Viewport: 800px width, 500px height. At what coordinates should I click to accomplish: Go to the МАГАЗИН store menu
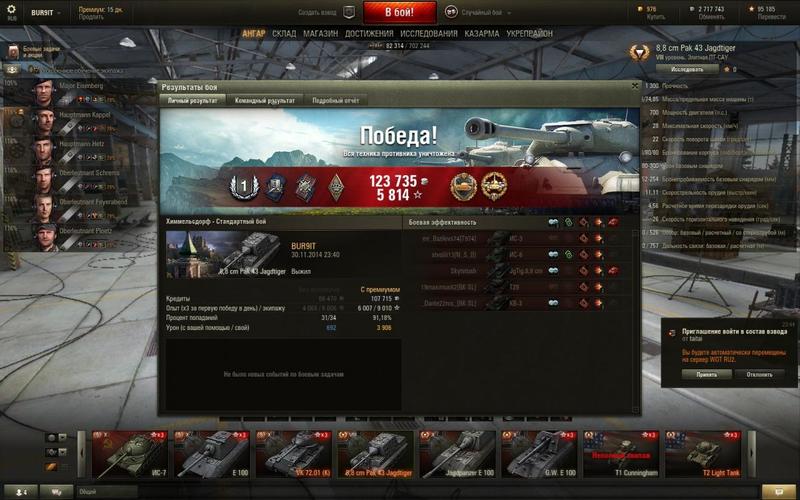320,33
